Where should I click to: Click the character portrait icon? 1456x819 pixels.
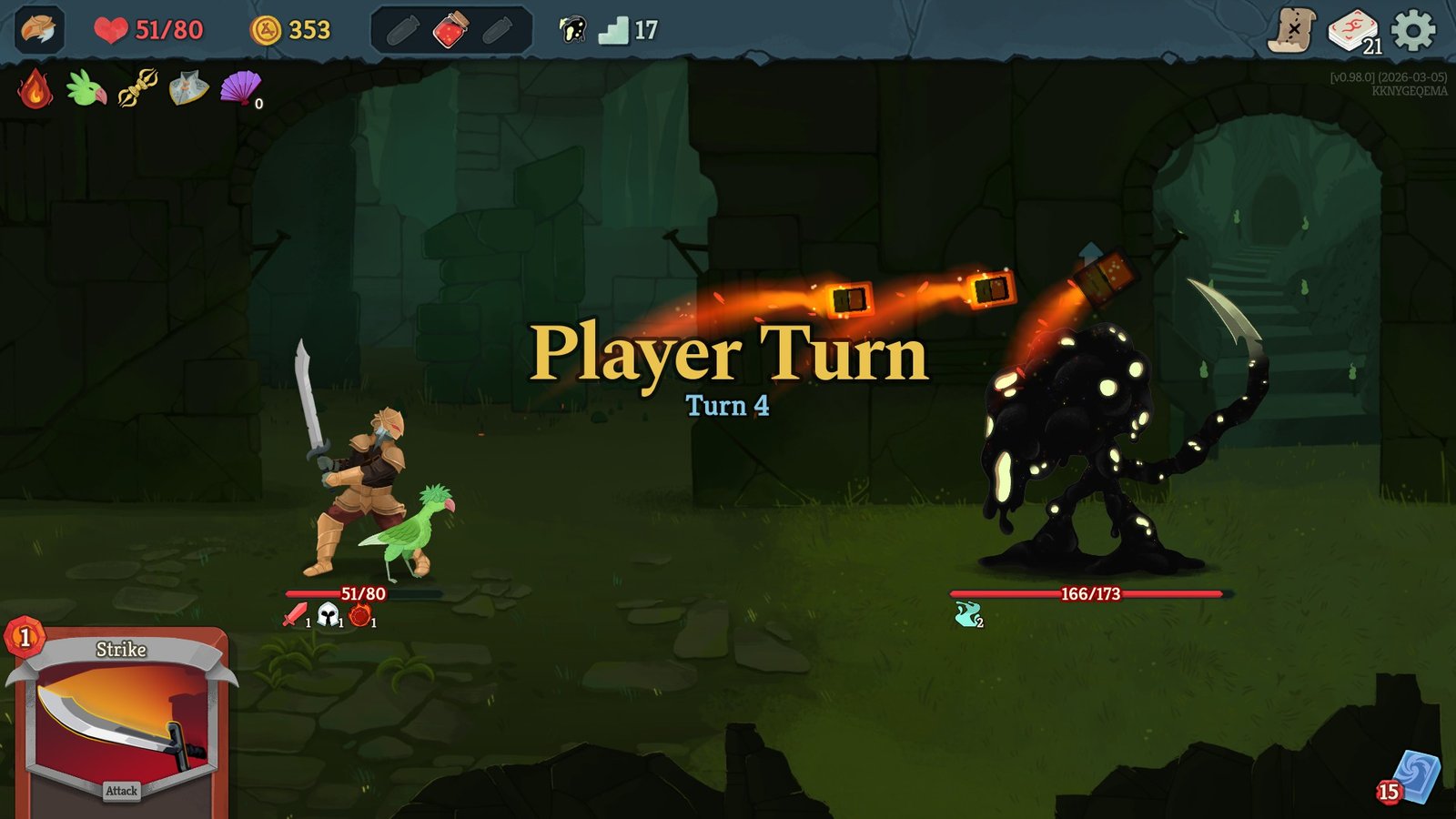[39, 30]
